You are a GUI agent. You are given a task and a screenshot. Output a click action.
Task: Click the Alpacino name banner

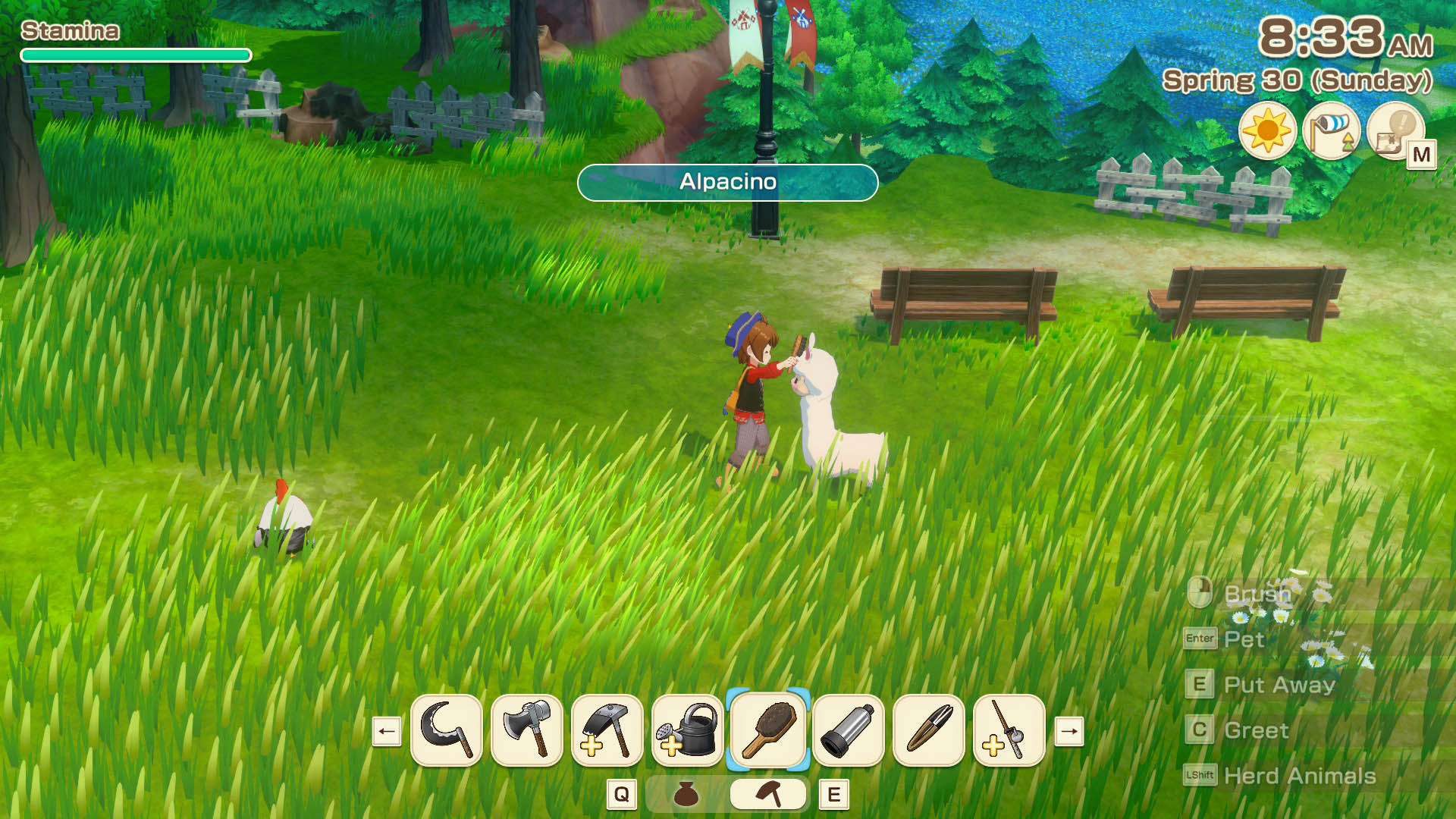728,182
